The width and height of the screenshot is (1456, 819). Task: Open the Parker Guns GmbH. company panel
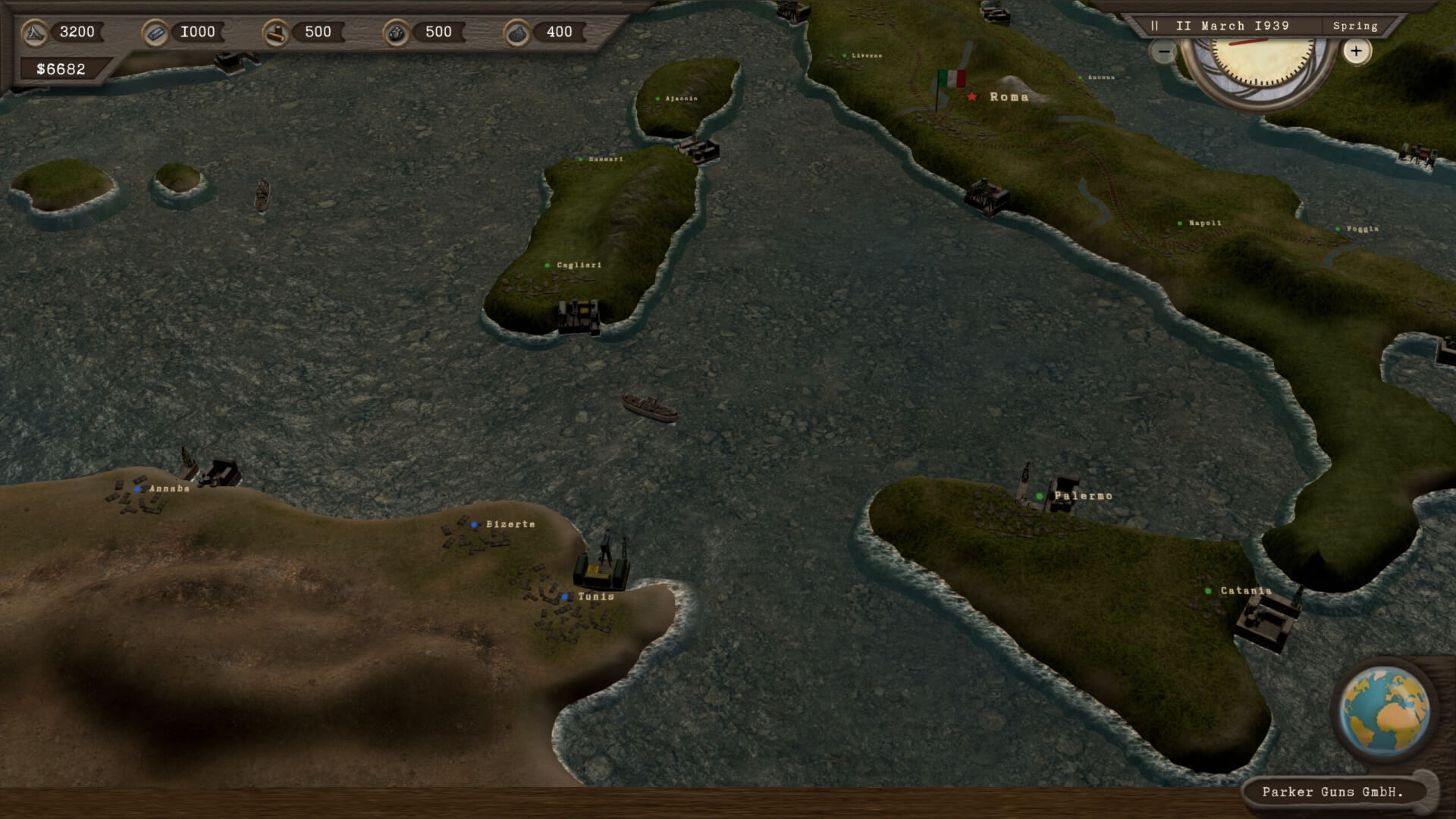point(1332,792)
